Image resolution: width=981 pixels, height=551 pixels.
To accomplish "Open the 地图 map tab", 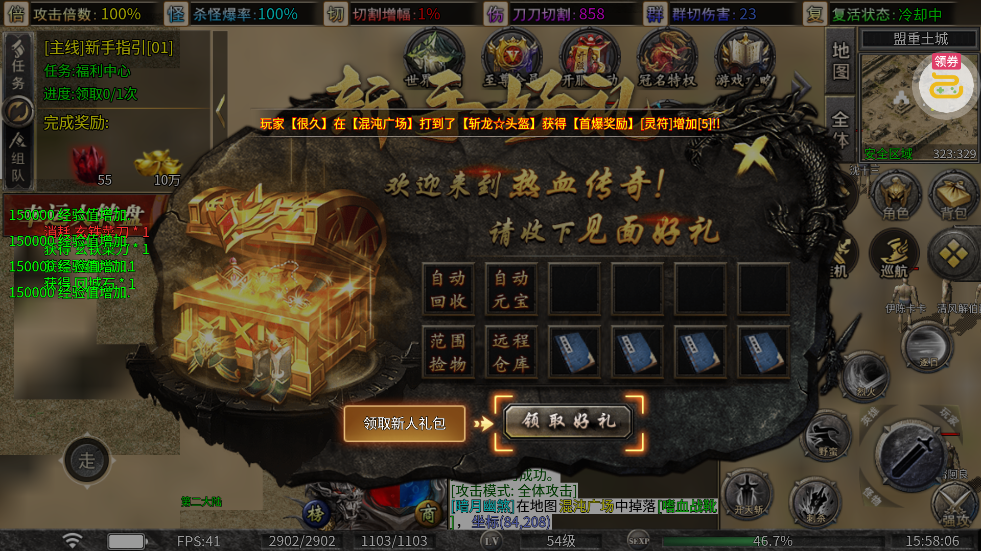I will tap(840, 60).
